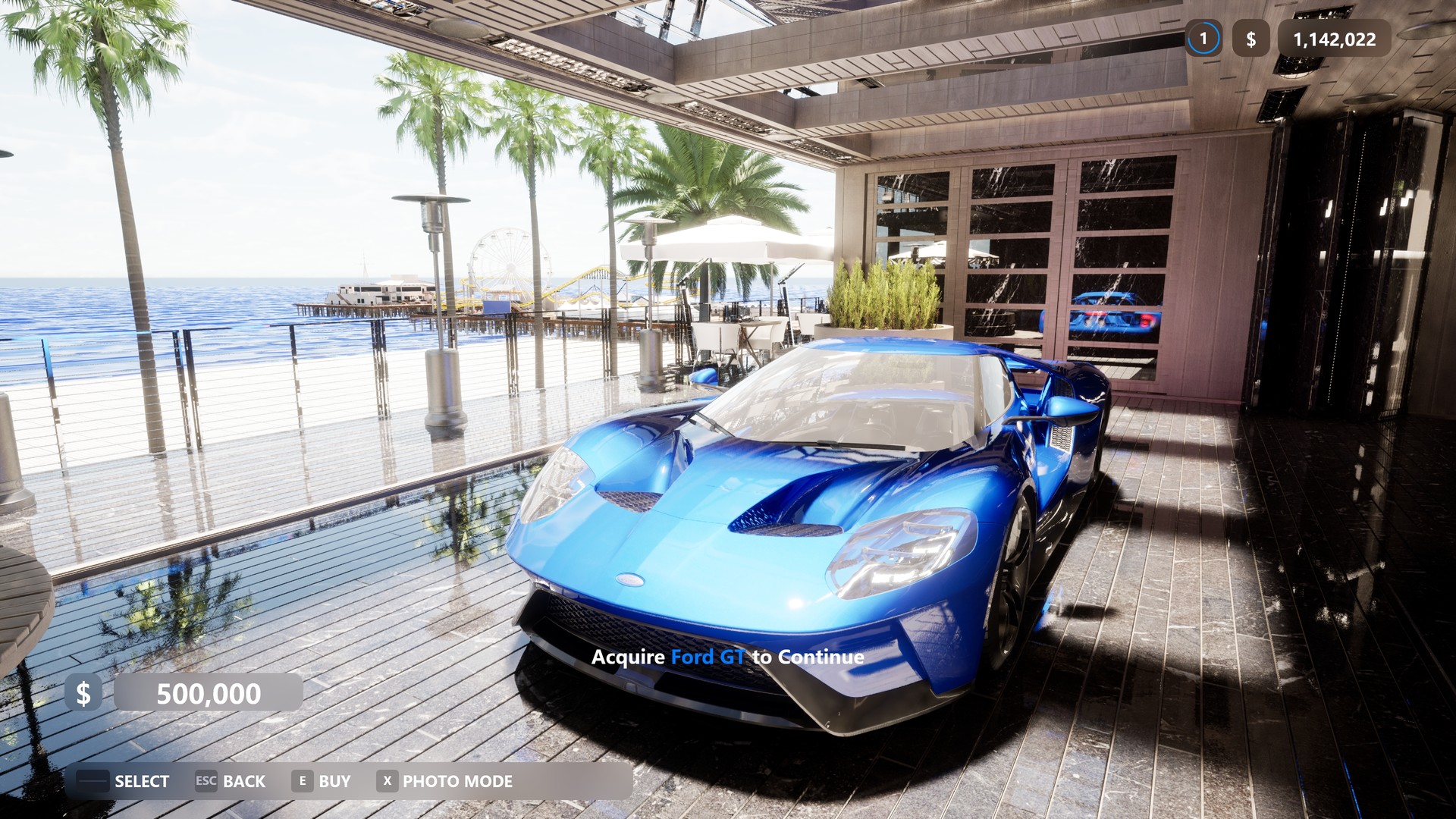Select the level 1 badge in the top-right
Viewport: 1456px width, 819px height.
(1204, 39)
